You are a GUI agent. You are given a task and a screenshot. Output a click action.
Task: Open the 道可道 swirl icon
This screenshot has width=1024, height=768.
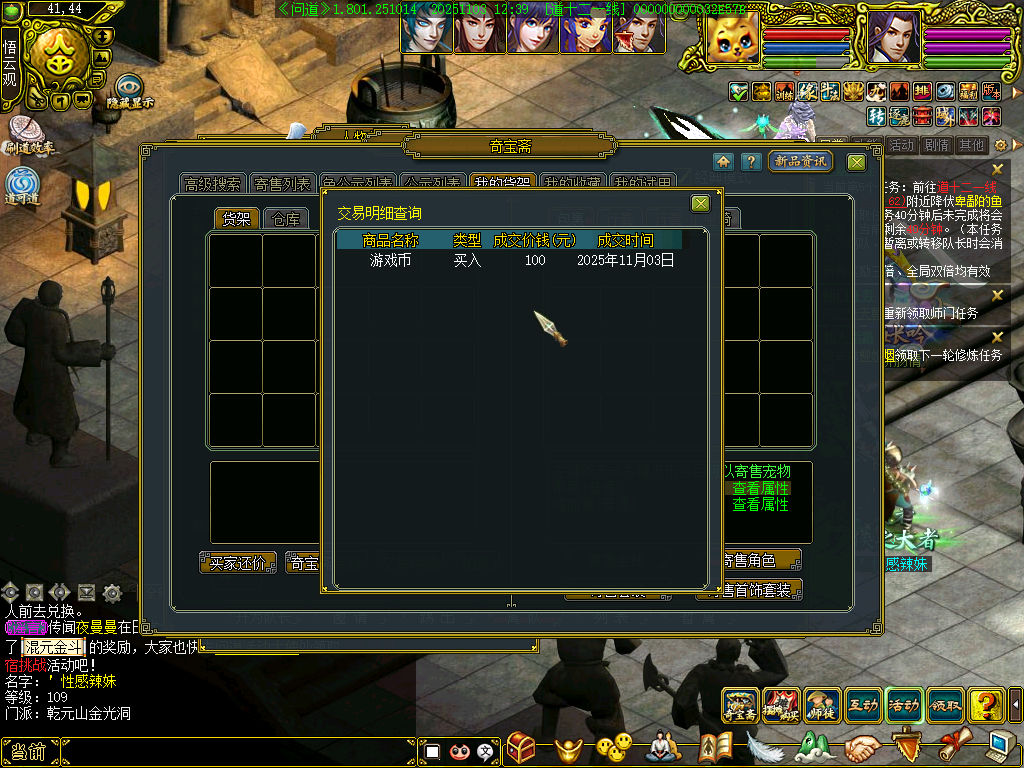coord(22,184)
